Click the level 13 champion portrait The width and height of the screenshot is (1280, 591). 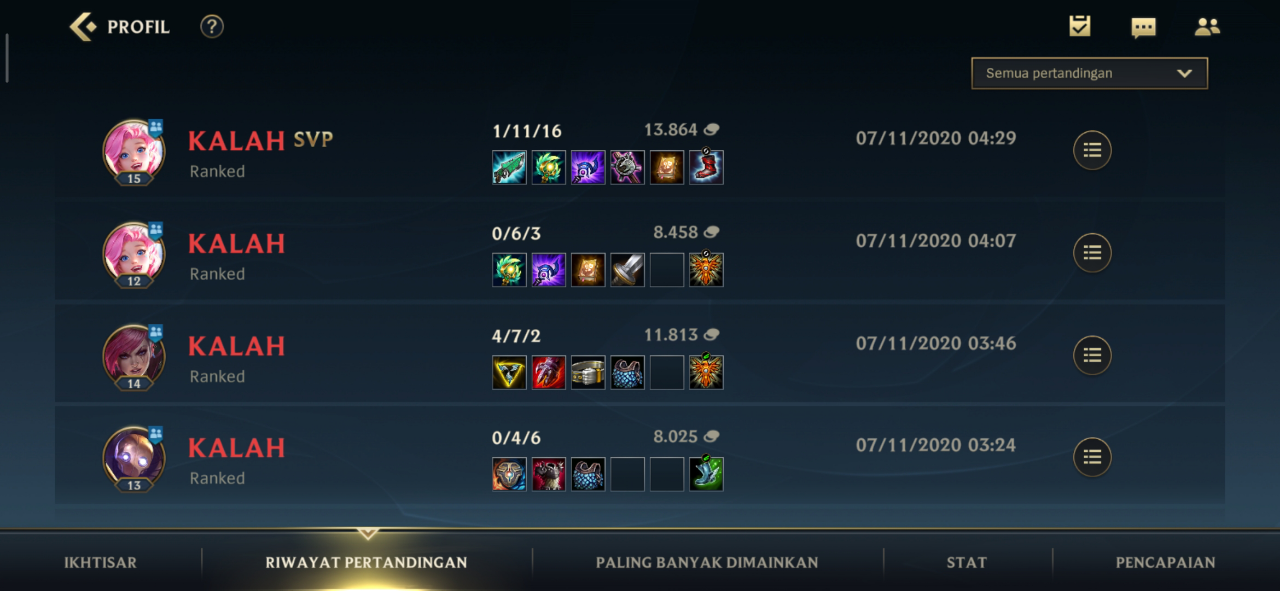[134, 457]
